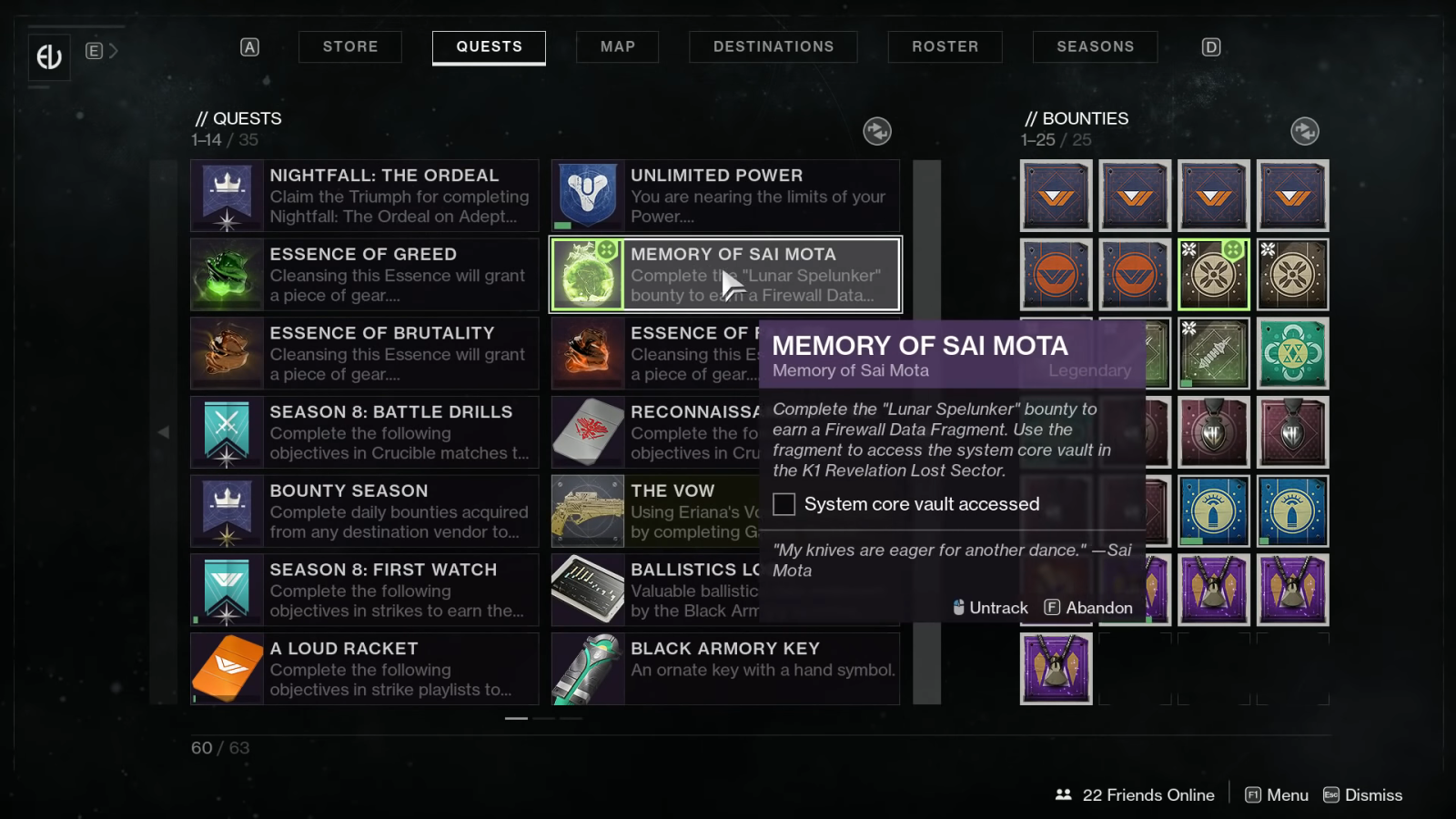1456x819 pixels.
Task: Select the Unlimited Power quest
Action: [725, 196]
